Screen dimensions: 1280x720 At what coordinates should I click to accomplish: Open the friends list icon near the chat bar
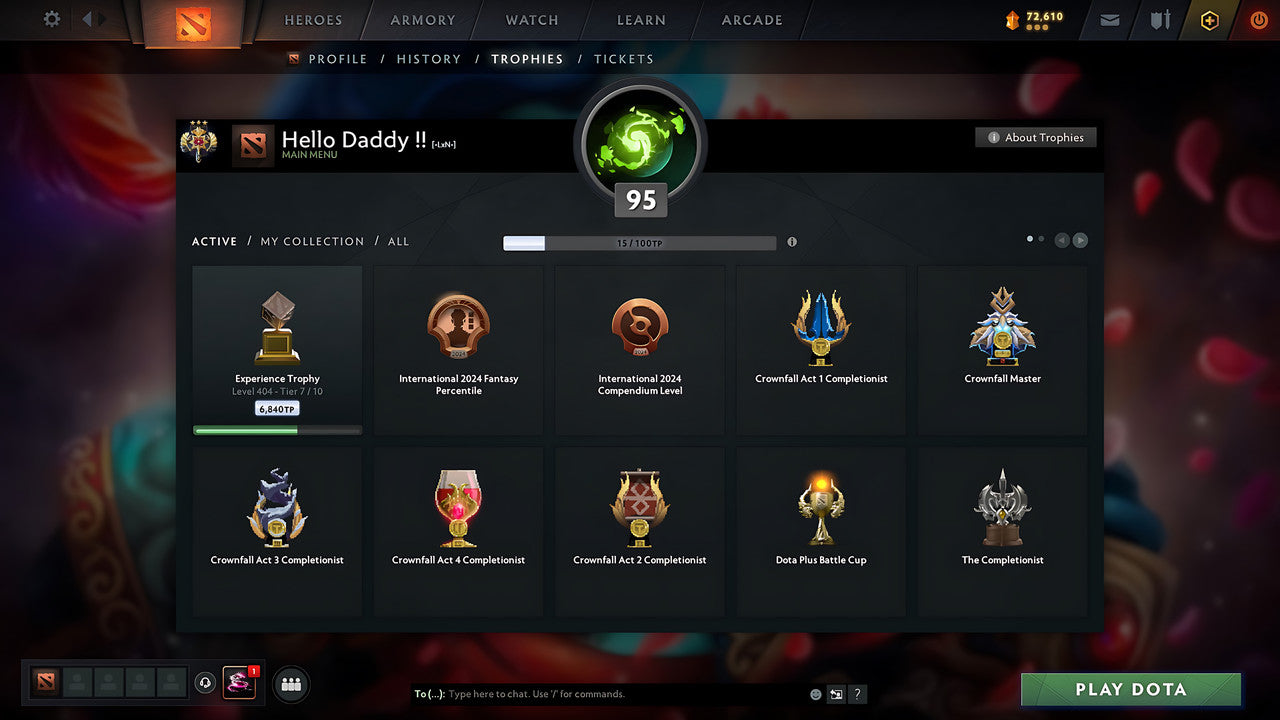(x=290, y=684)
